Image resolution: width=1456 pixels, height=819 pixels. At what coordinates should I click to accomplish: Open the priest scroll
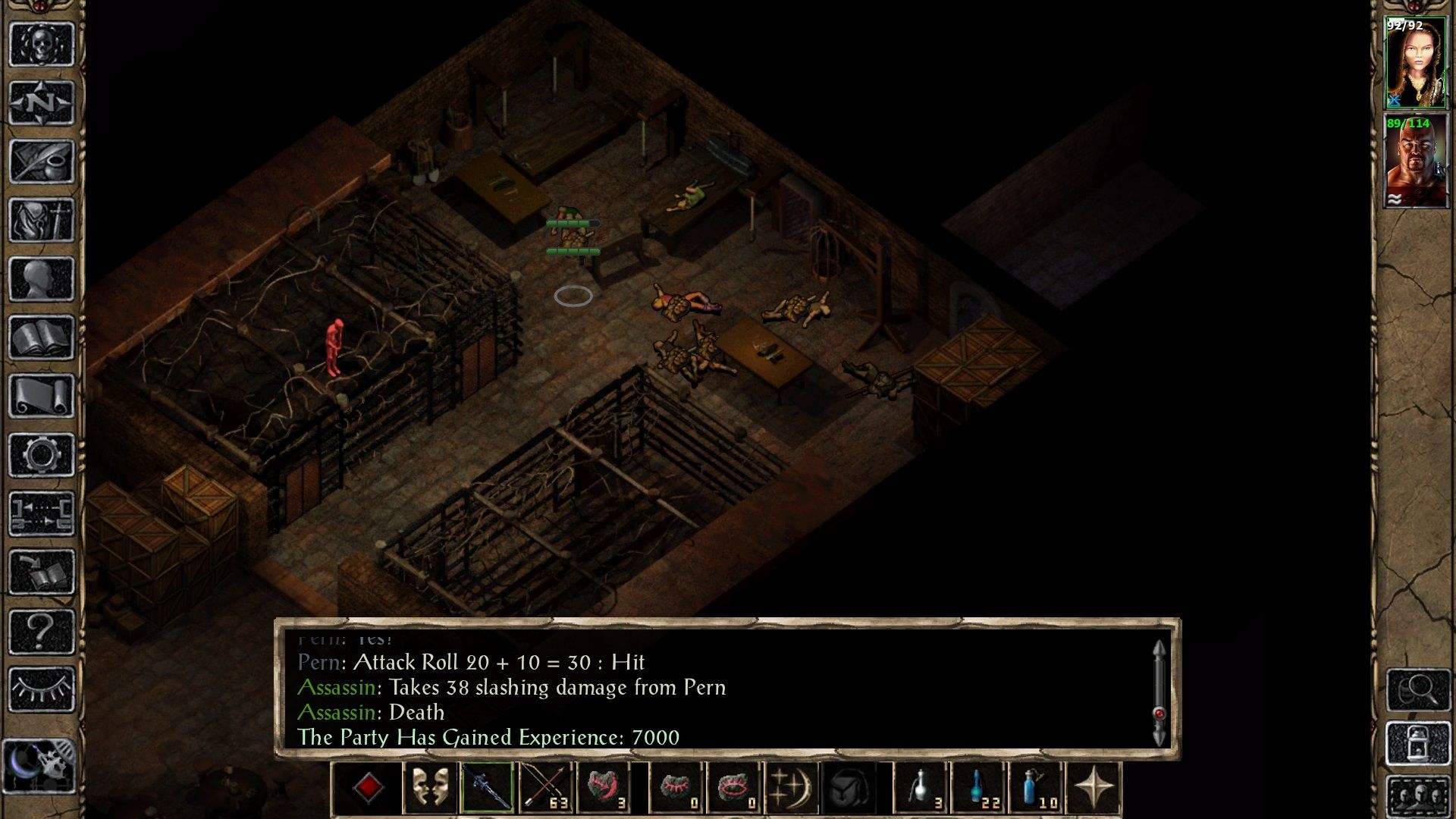tap(41, 396)
